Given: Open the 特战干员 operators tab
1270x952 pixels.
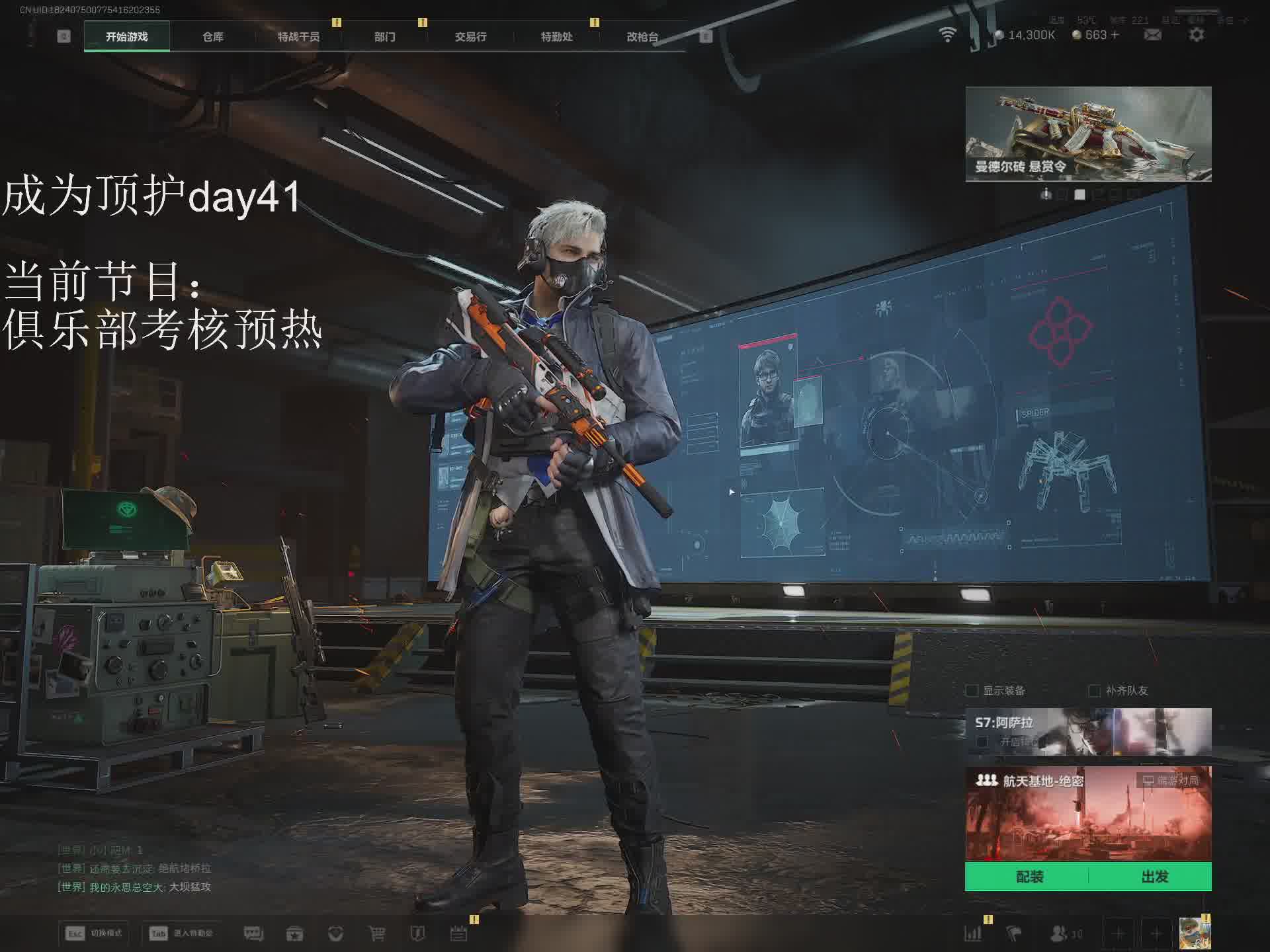Looking at the screenshot, I should pos(298,37).
